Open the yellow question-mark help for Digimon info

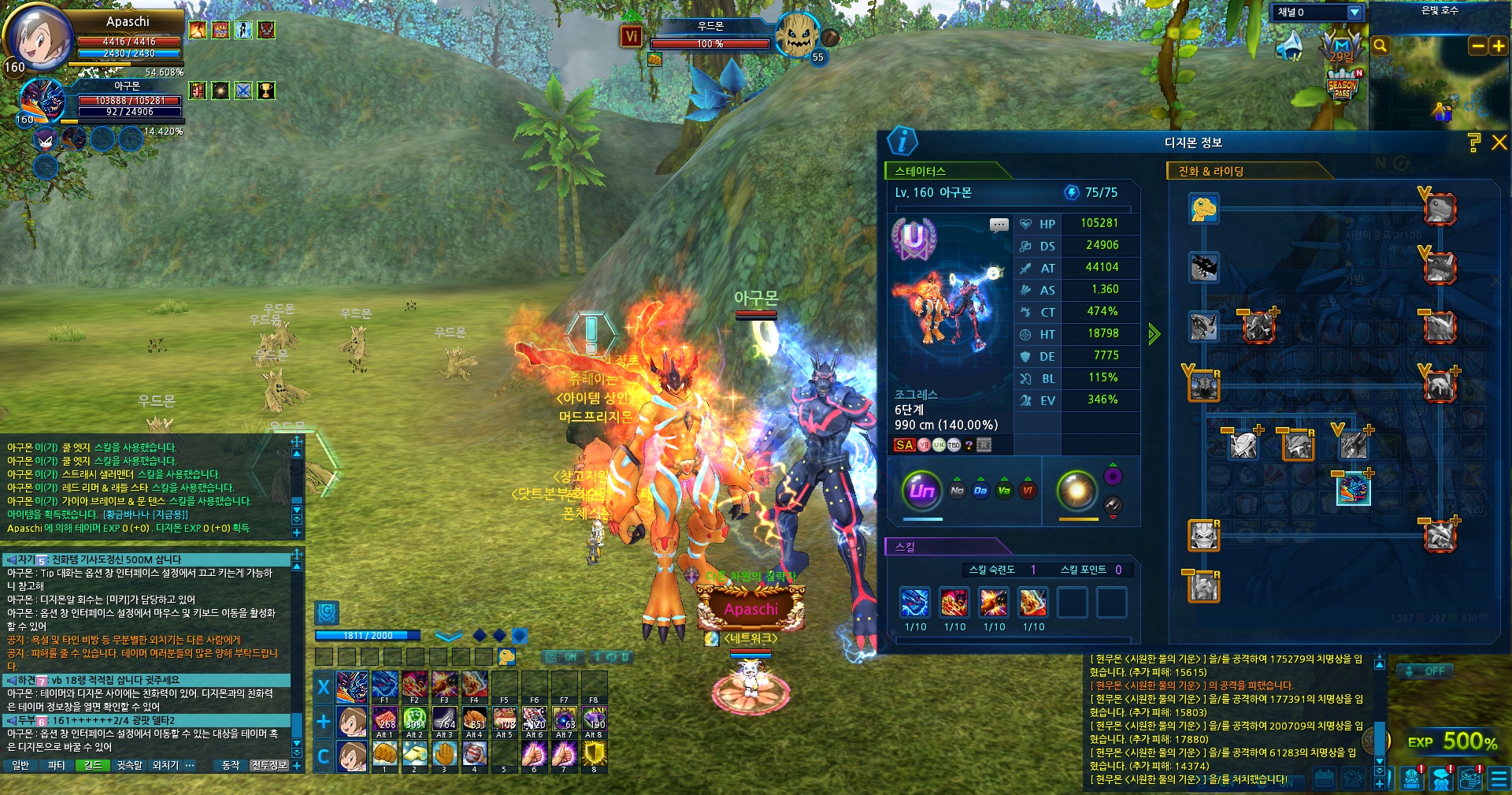coord(1474,143)
